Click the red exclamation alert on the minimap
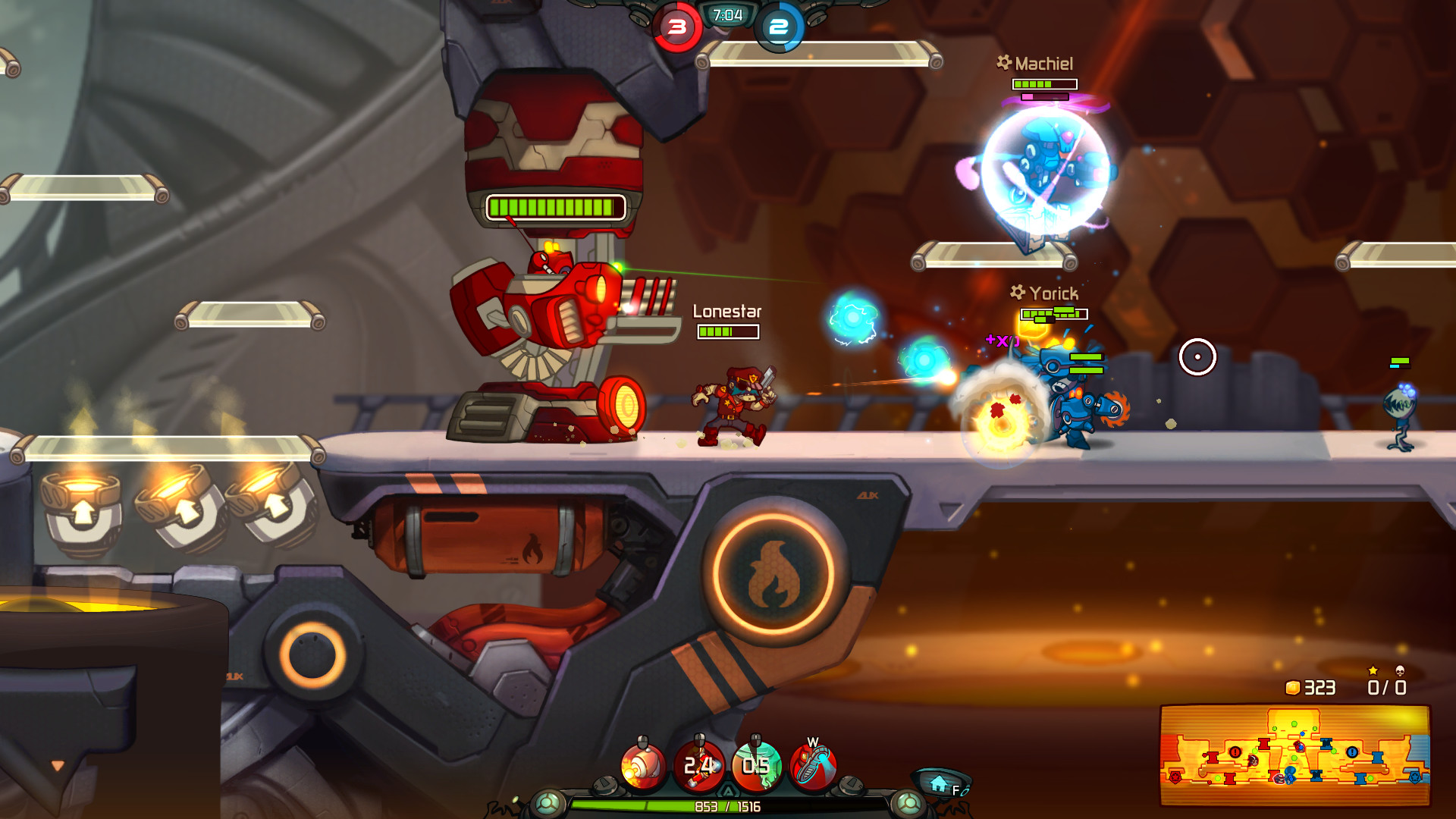 click(1235, 753)
